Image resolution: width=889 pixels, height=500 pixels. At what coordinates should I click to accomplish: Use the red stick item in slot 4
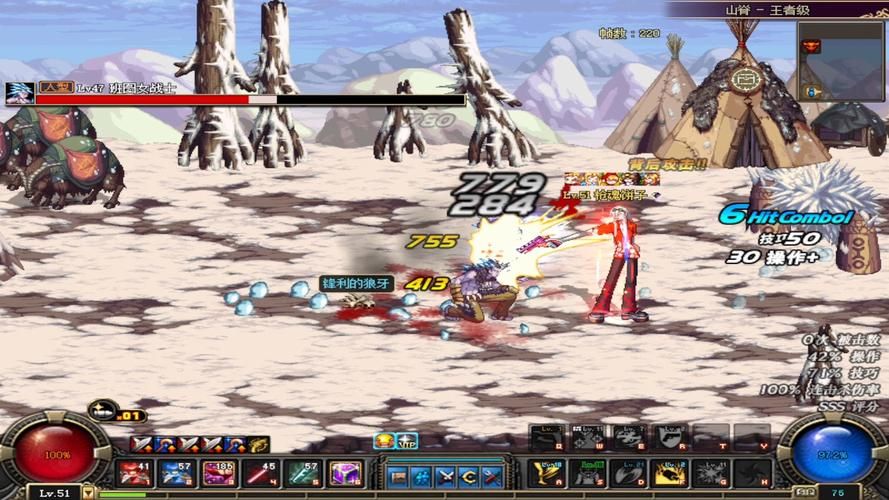click(x=260, y=472)
